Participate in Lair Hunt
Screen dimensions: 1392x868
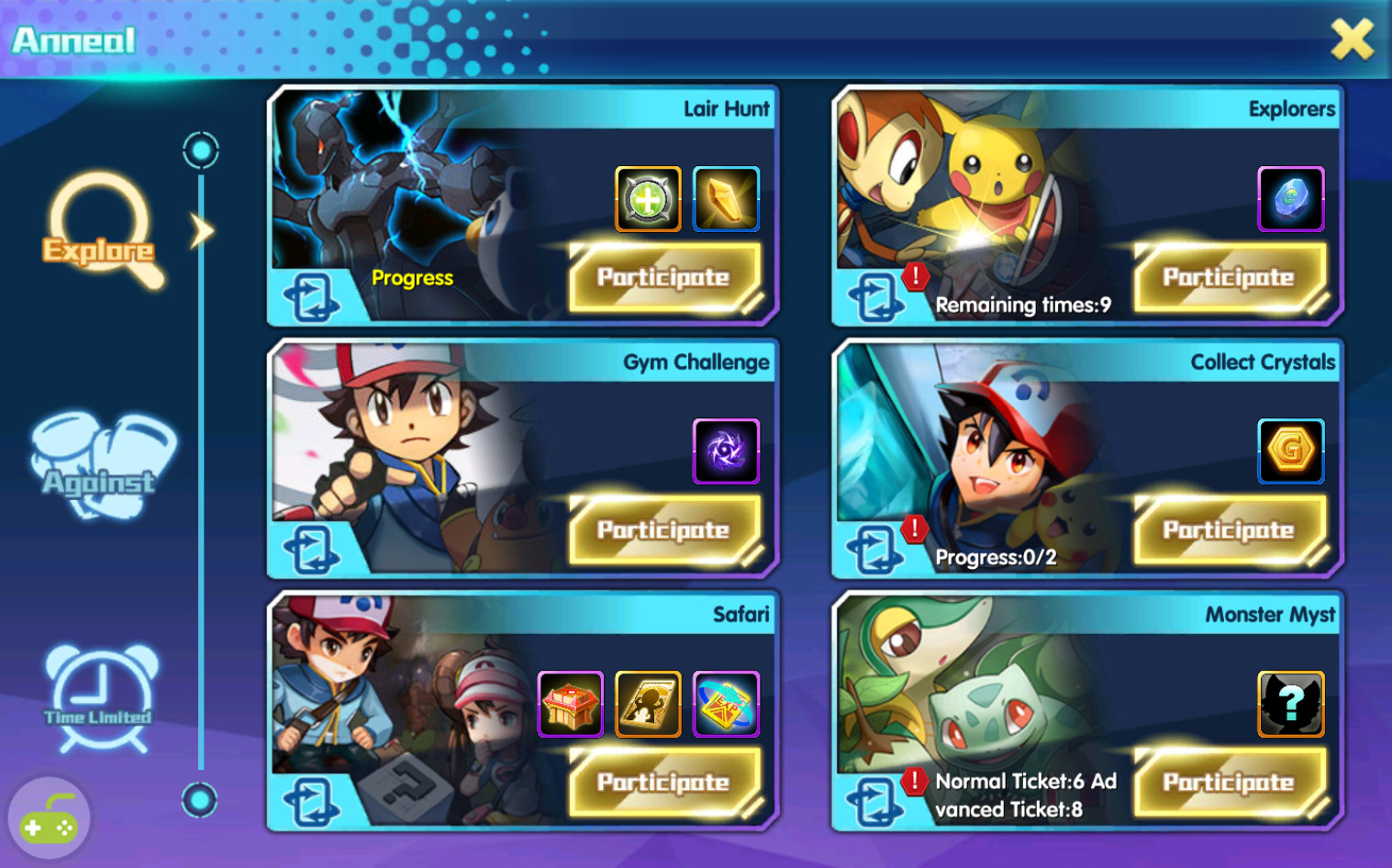[664, 277]
